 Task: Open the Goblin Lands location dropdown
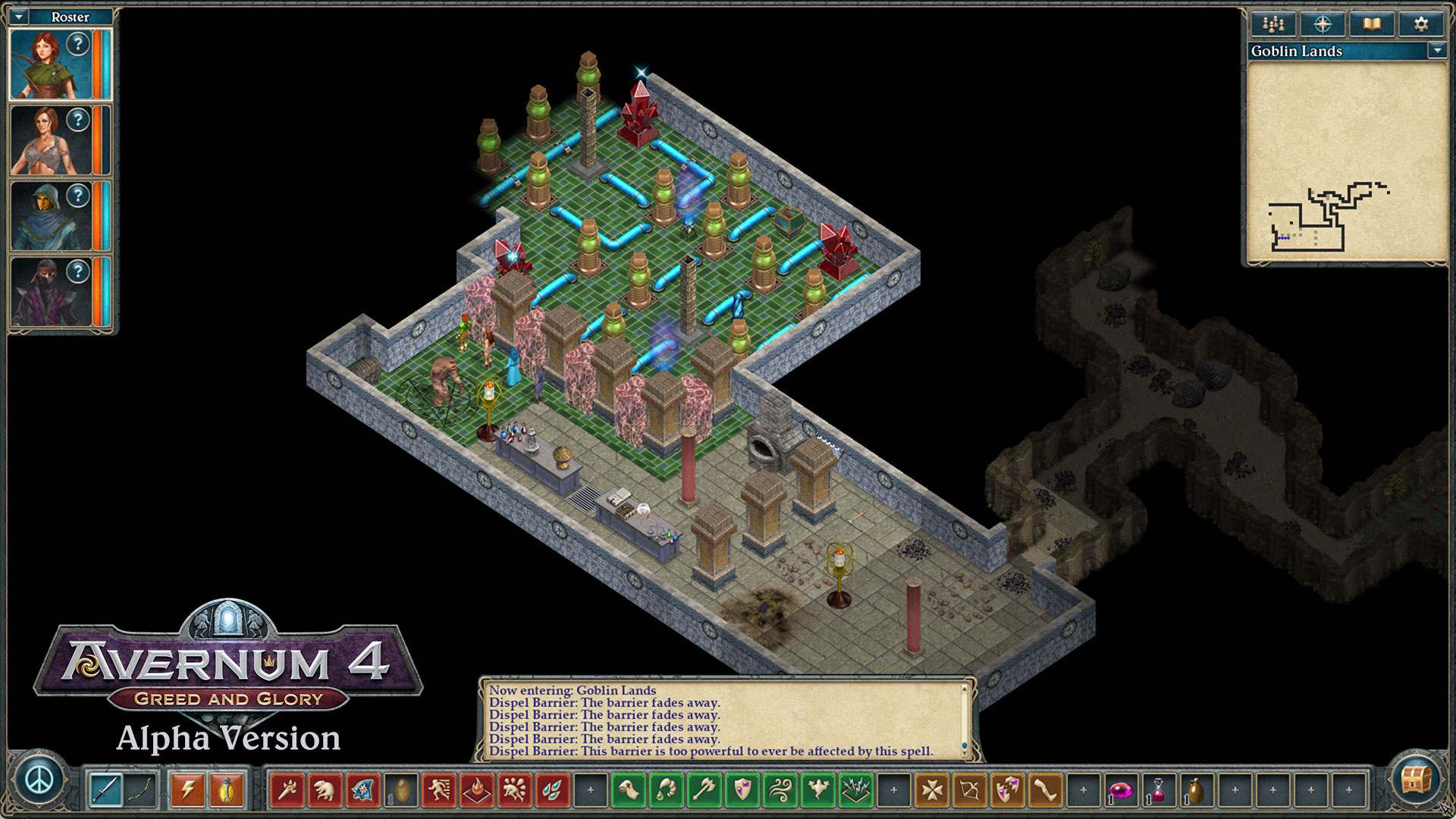[1438, 52]
